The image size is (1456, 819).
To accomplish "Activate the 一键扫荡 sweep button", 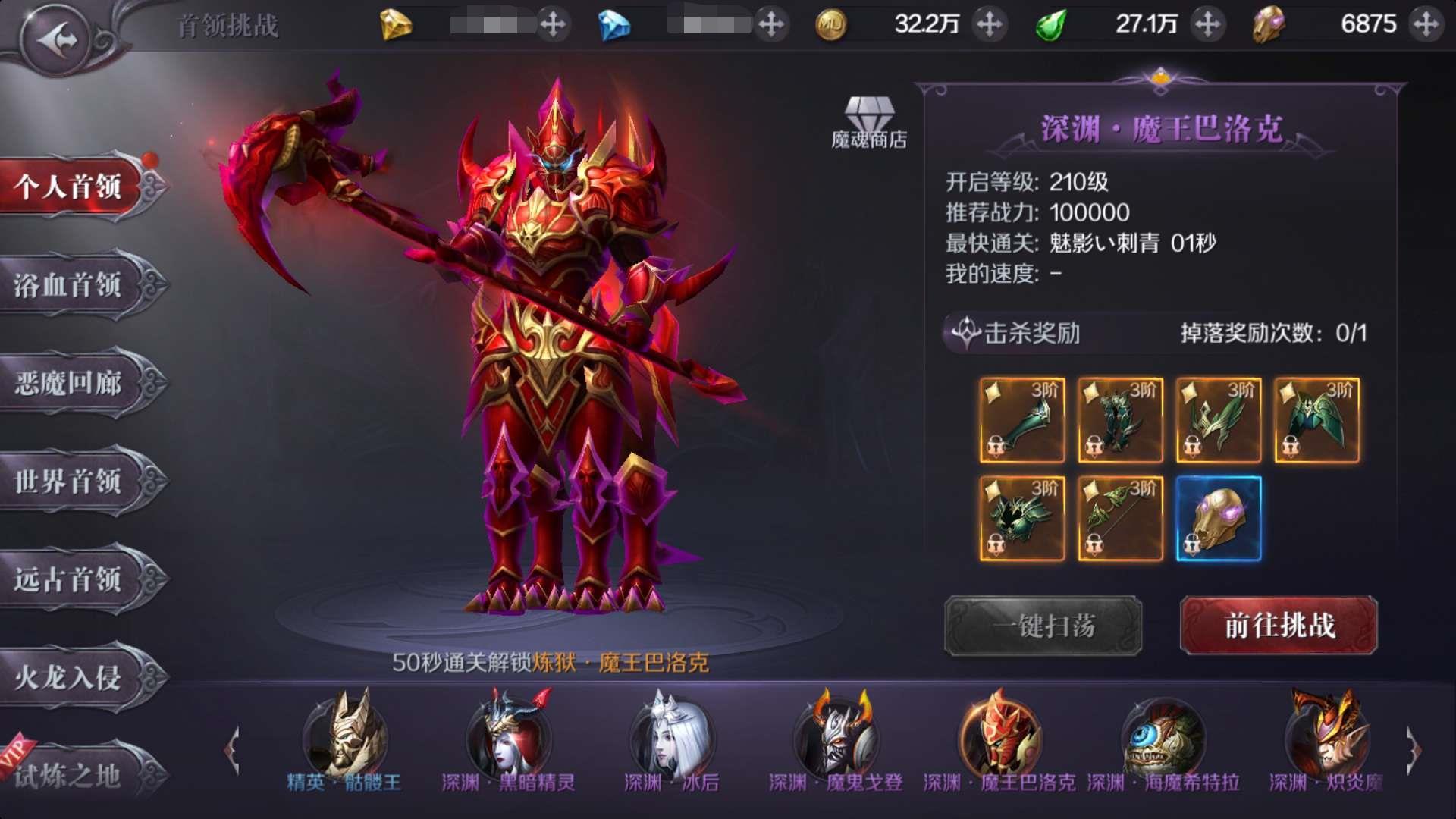I will coord(1043,626).
